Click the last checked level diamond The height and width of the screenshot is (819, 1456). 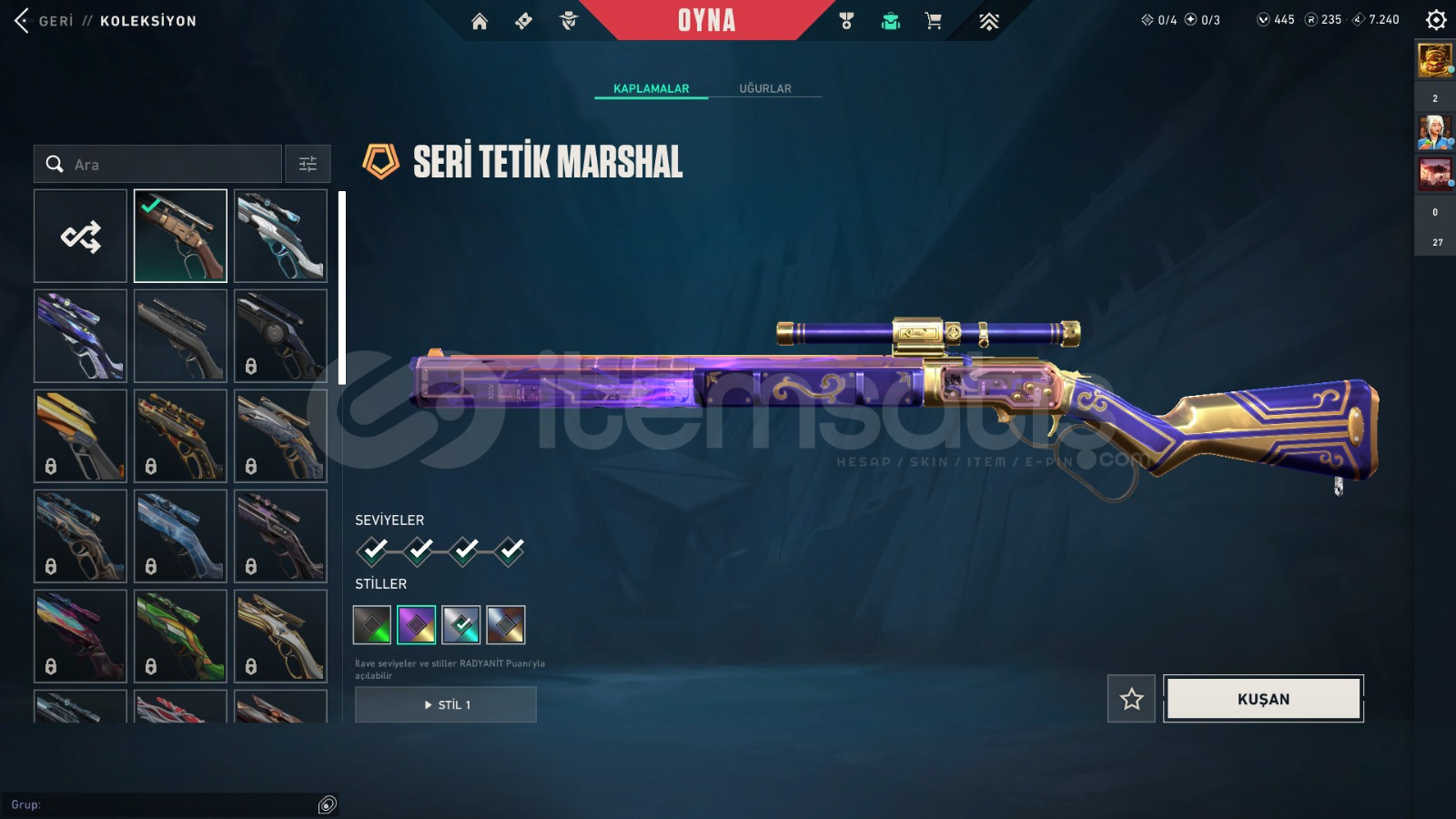tap(511, 551)
